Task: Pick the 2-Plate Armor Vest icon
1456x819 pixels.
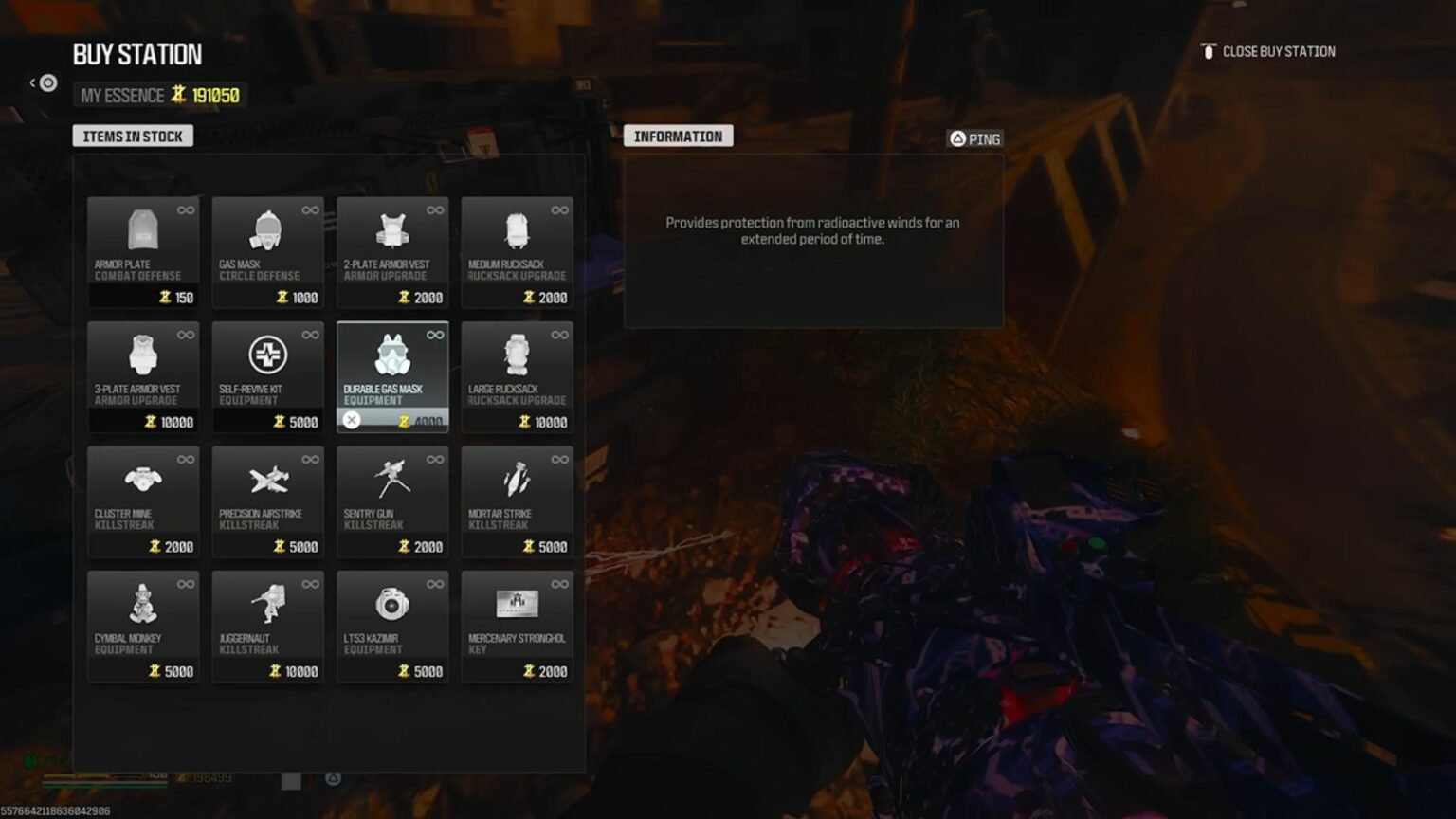Action: [392, 230]
